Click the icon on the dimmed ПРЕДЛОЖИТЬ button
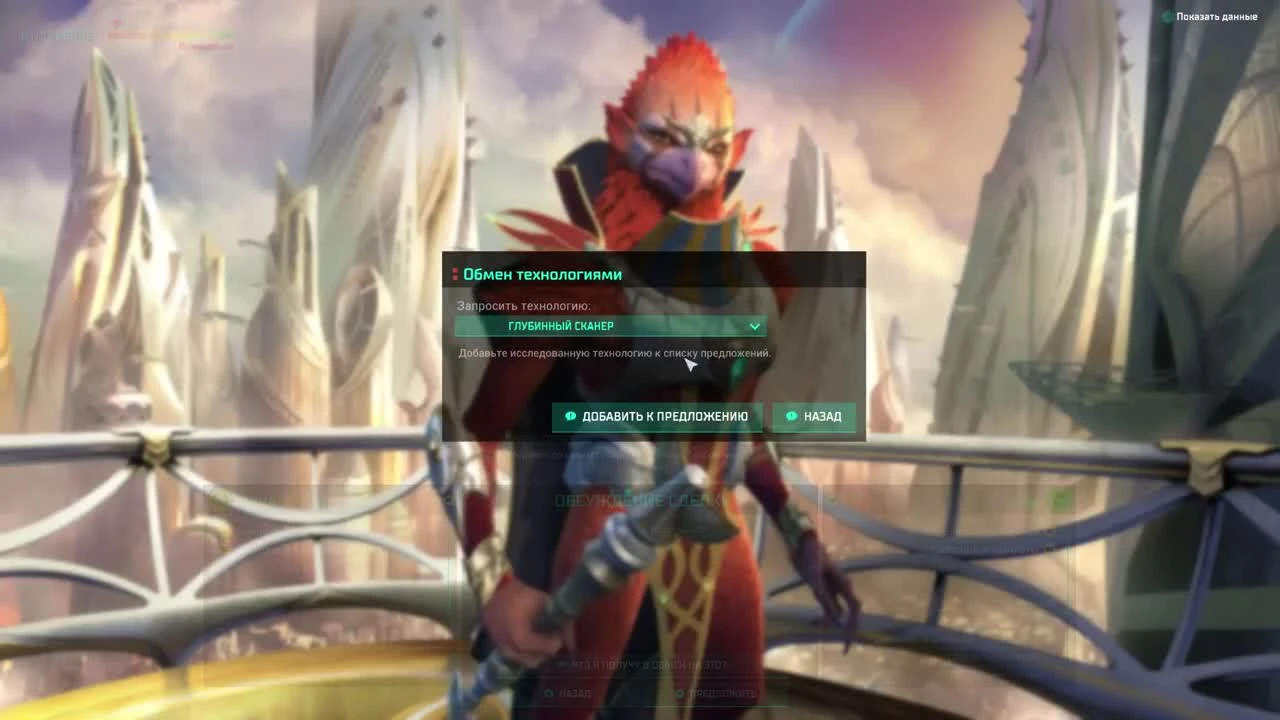Screen dimensions: 1280x720 [678, 693]
